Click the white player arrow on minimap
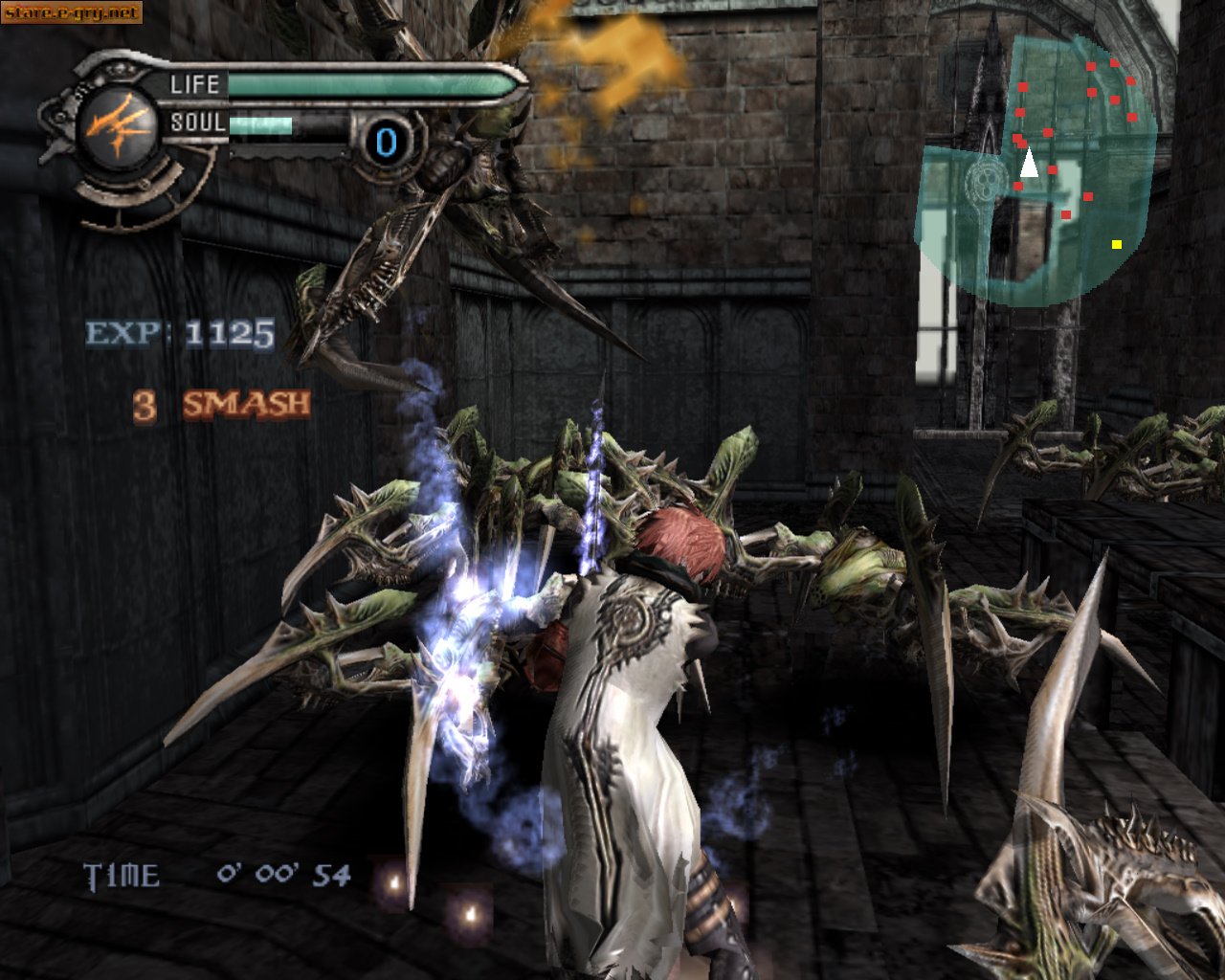The height and width of the screenshot is (980, 1225). coord(1029,164)
